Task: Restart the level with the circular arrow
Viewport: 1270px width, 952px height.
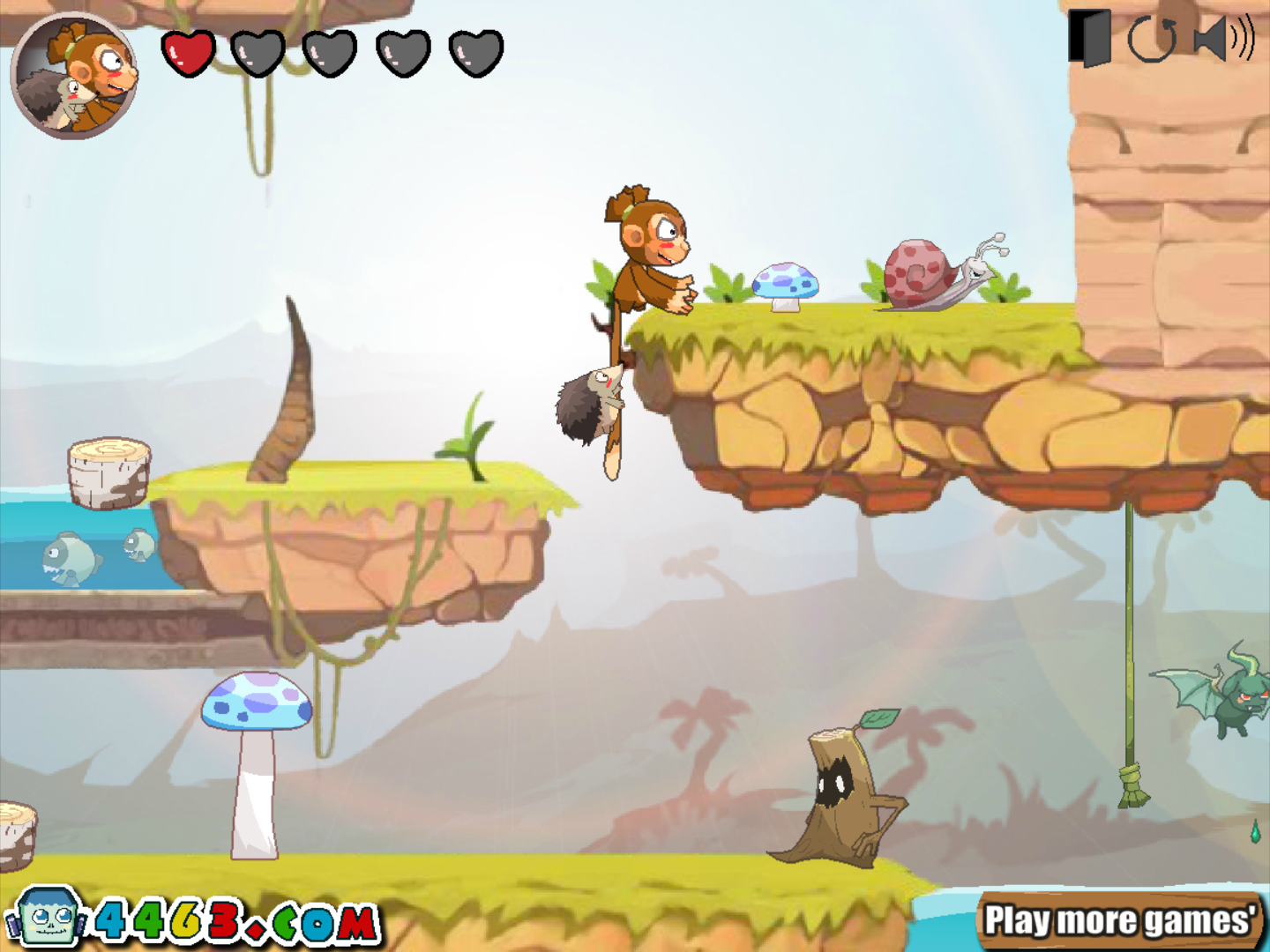Action: coord(1152,40)
